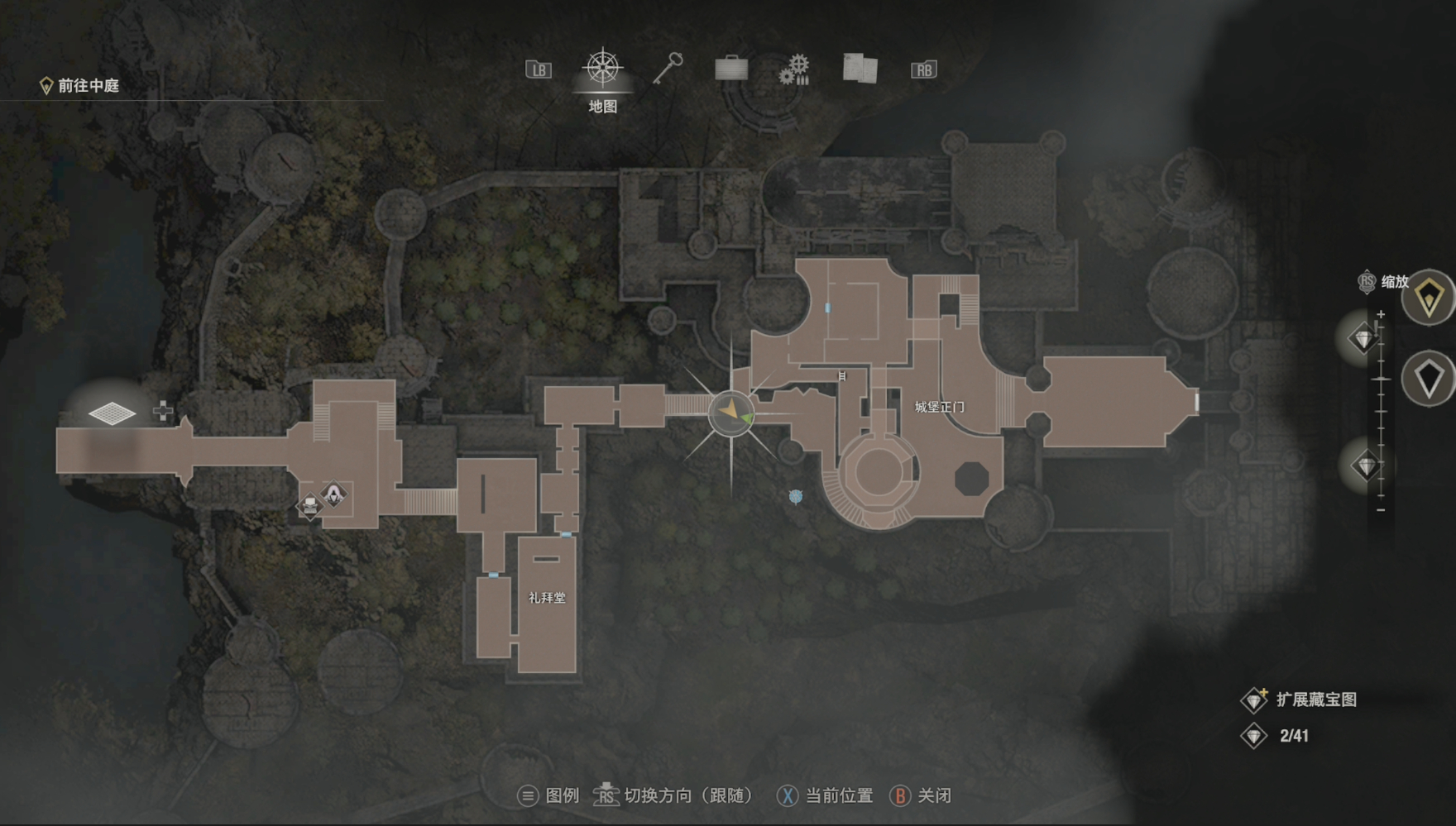1456x826 pixels.
Task: Click the player position arrow marker
Action: tap(730, 412)
